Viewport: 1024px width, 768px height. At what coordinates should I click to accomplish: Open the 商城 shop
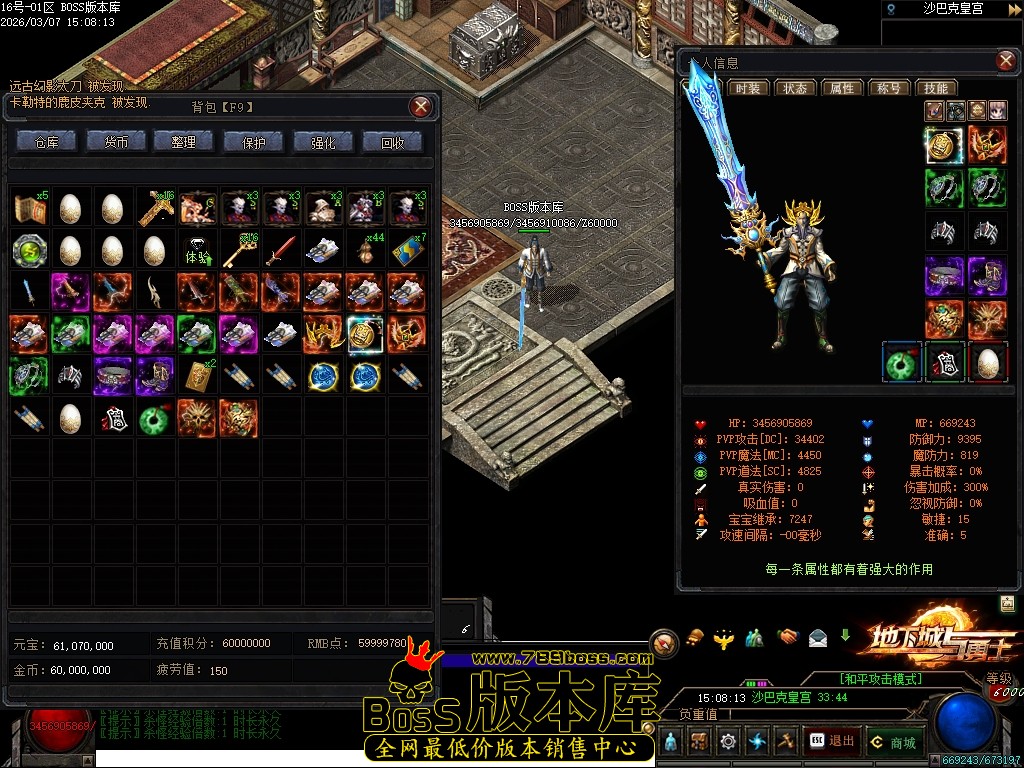(893, 741)
